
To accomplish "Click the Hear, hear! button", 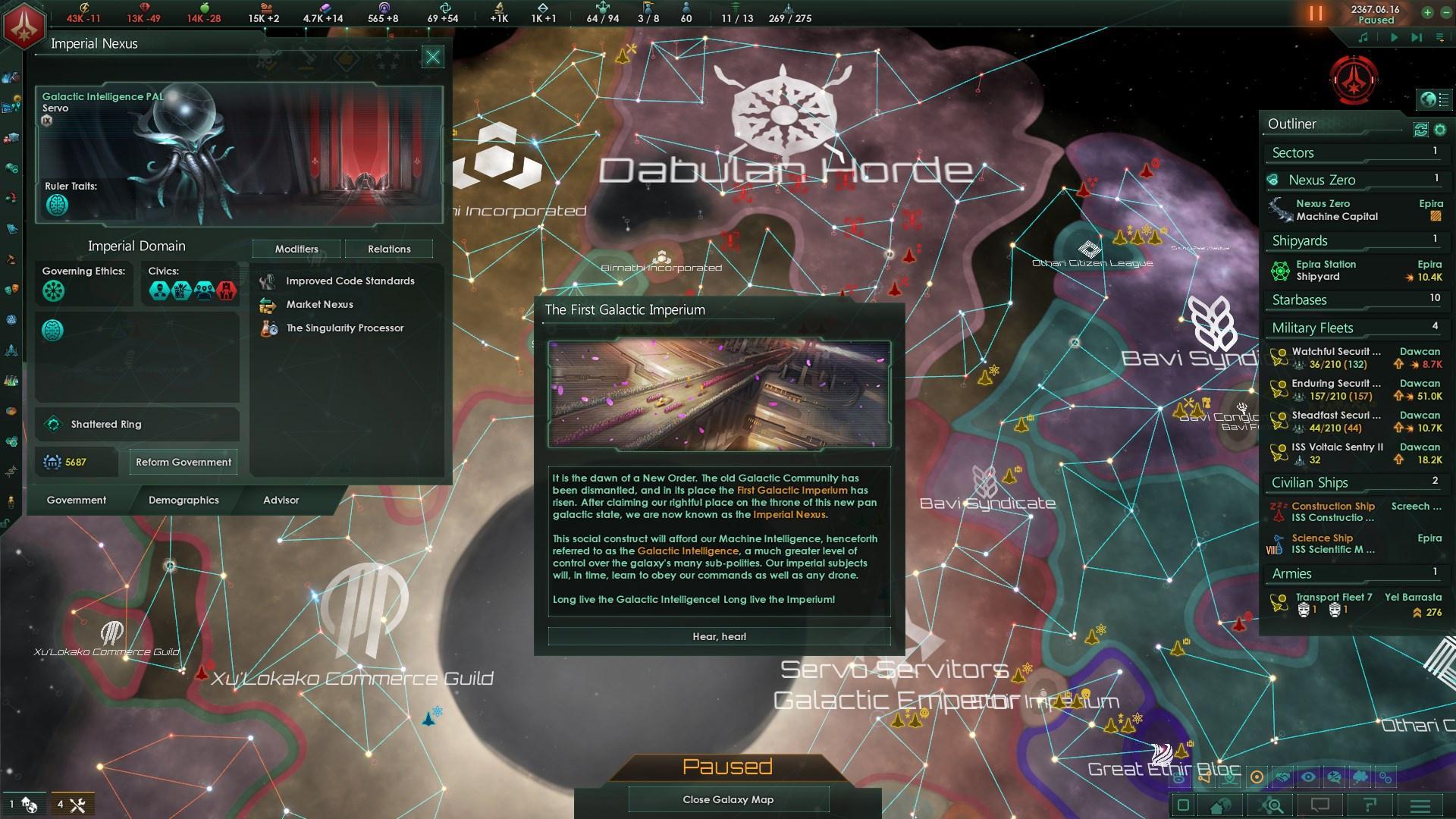I will click(719, 636).
